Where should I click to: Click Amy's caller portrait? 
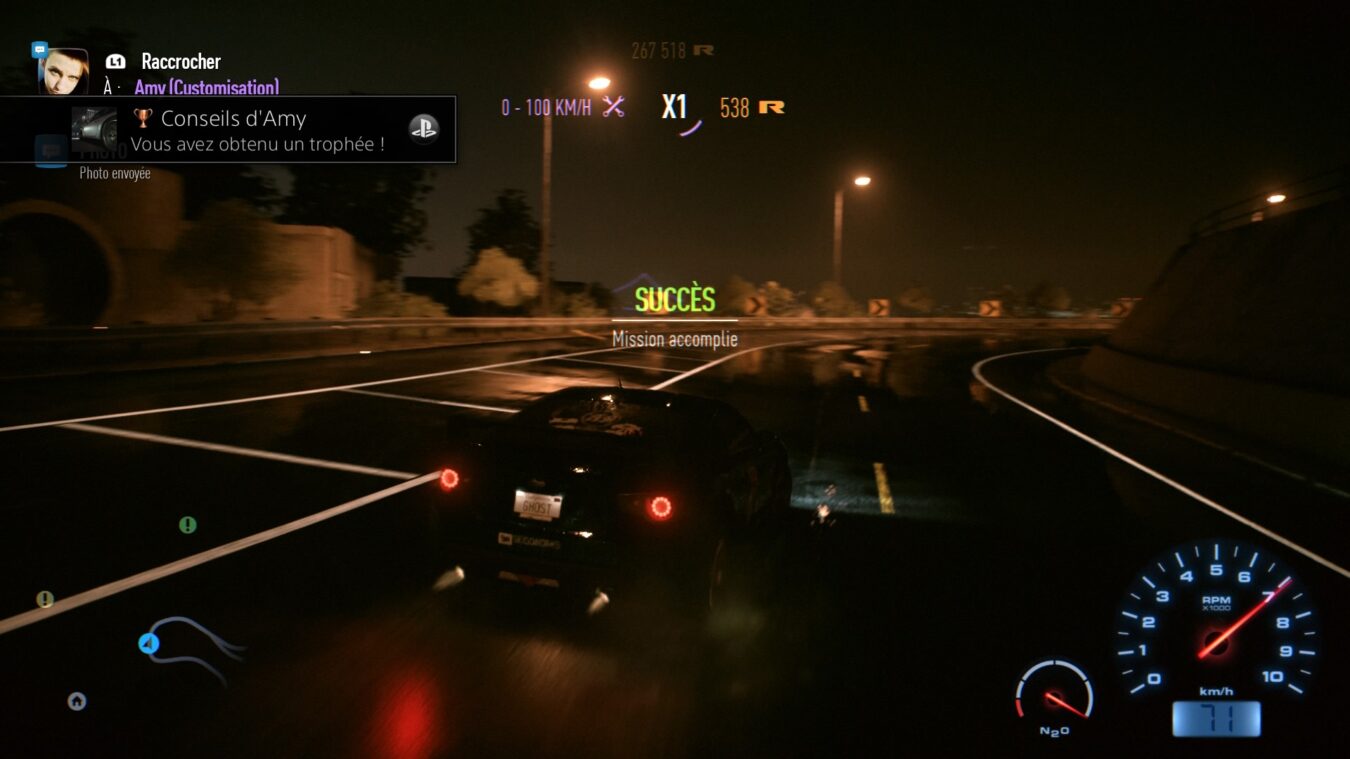[63, 71]
